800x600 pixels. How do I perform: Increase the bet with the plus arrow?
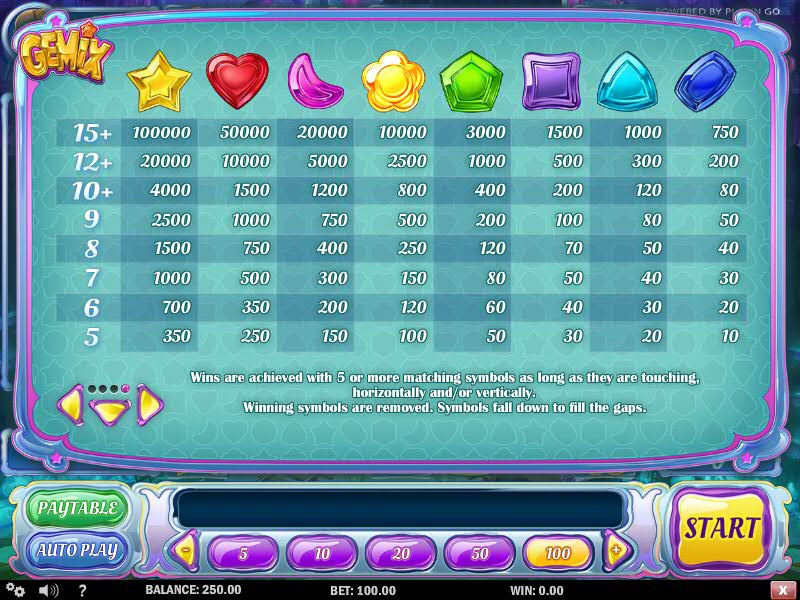617,549
